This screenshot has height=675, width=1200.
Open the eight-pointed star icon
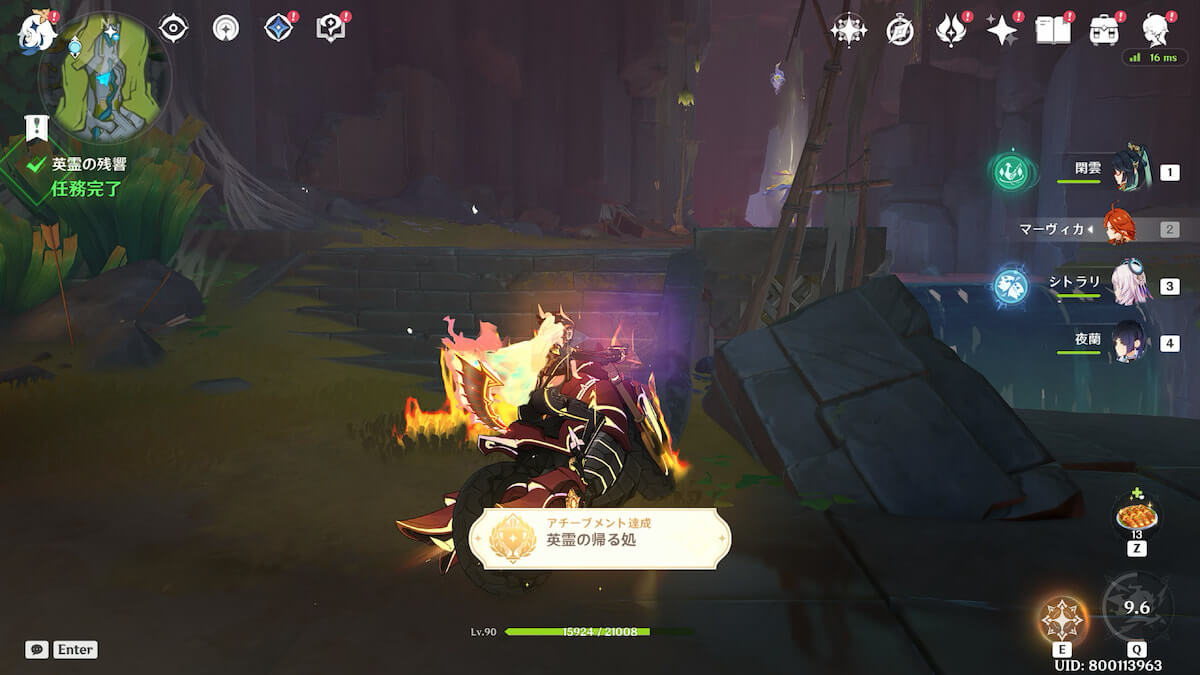pyautogui.click(x=848, y=30)
